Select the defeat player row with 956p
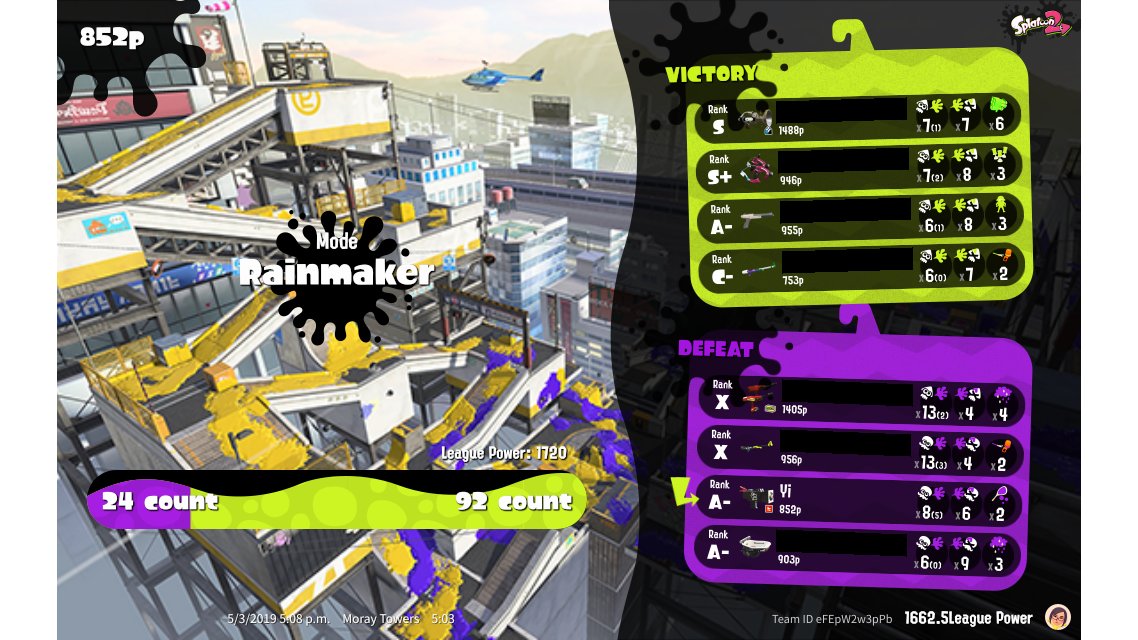The height and width of the screenshot is (640, 1138). pyautogui.click(x=858, y=449)
